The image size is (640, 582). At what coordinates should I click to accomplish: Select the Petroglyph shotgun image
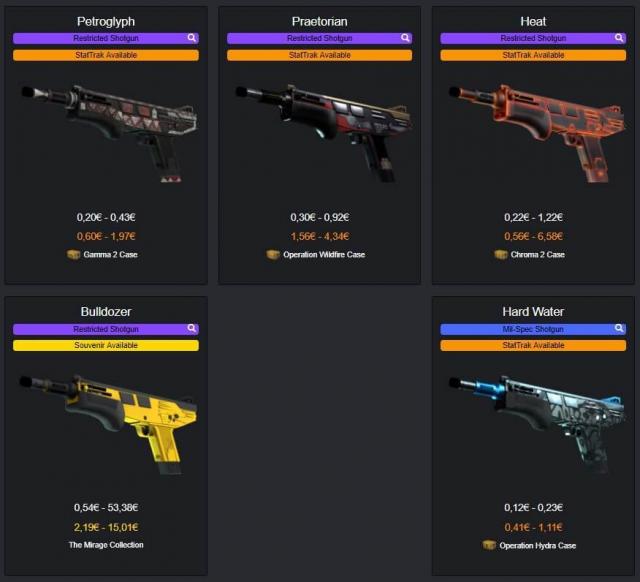(x=105, y=130)
